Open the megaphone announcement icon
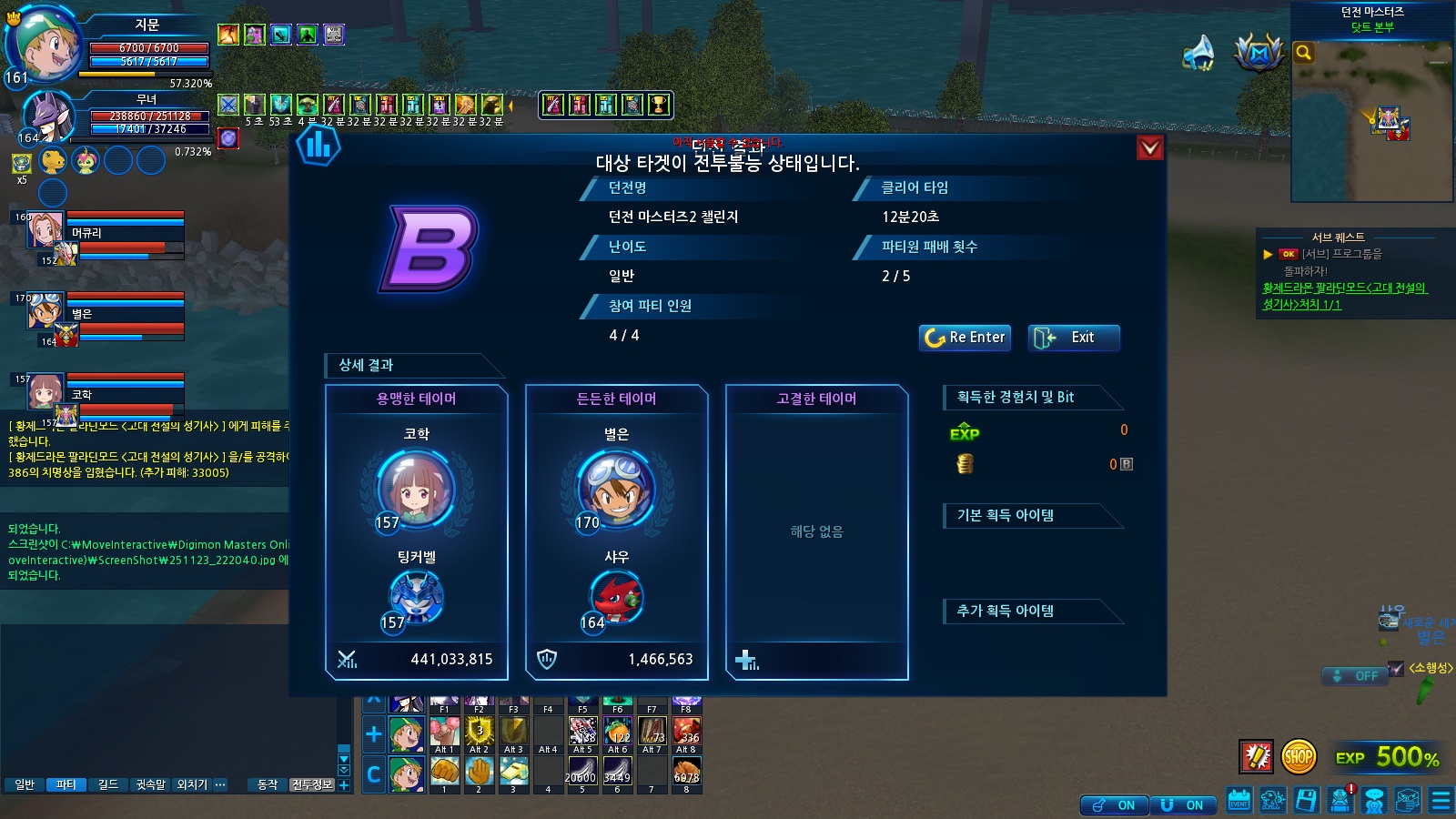The width and height of the screenshot is (1456, 819). click(1198, 53)
